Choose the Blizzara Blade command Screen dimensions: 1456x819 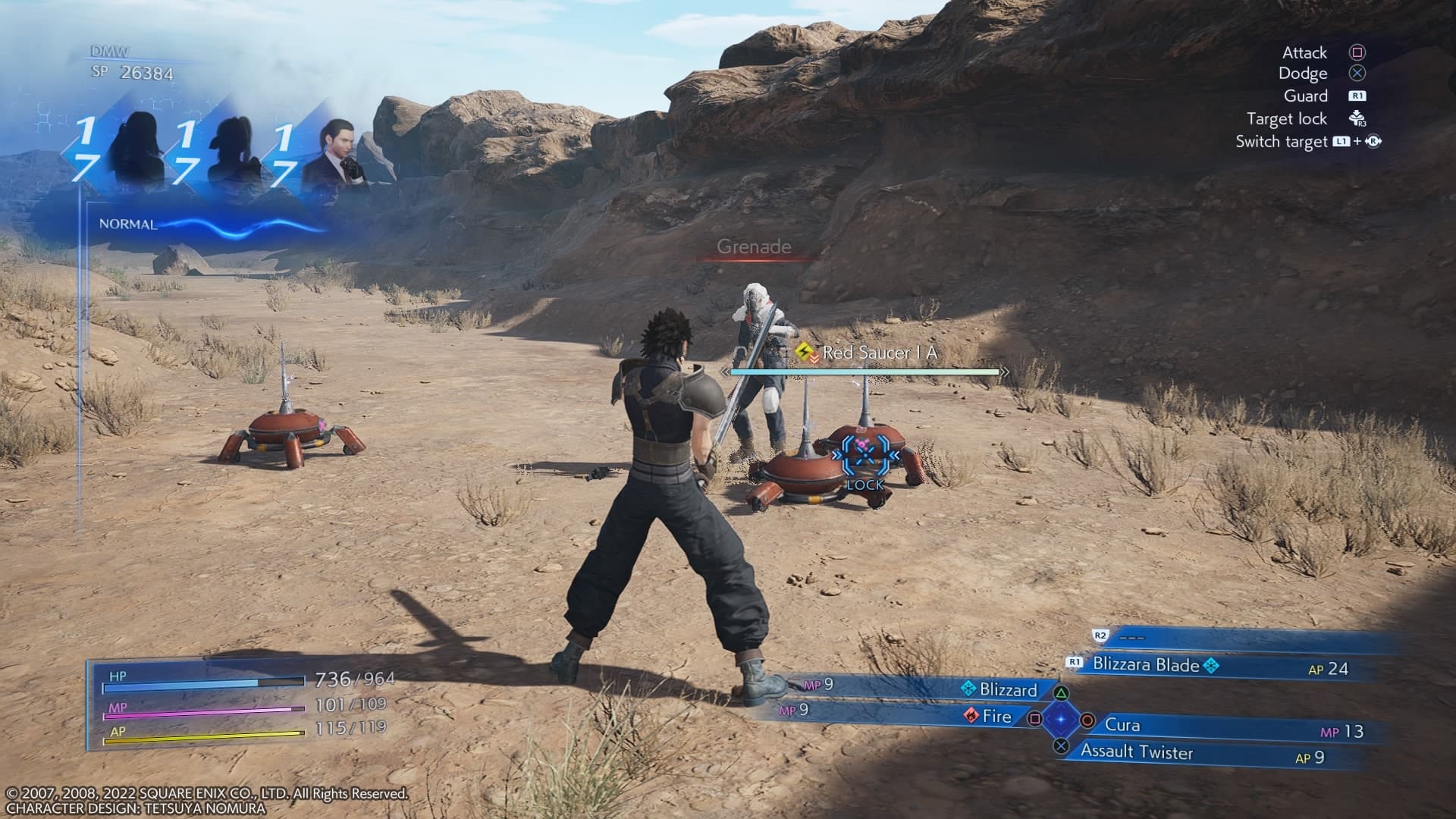click(1146, 665)
